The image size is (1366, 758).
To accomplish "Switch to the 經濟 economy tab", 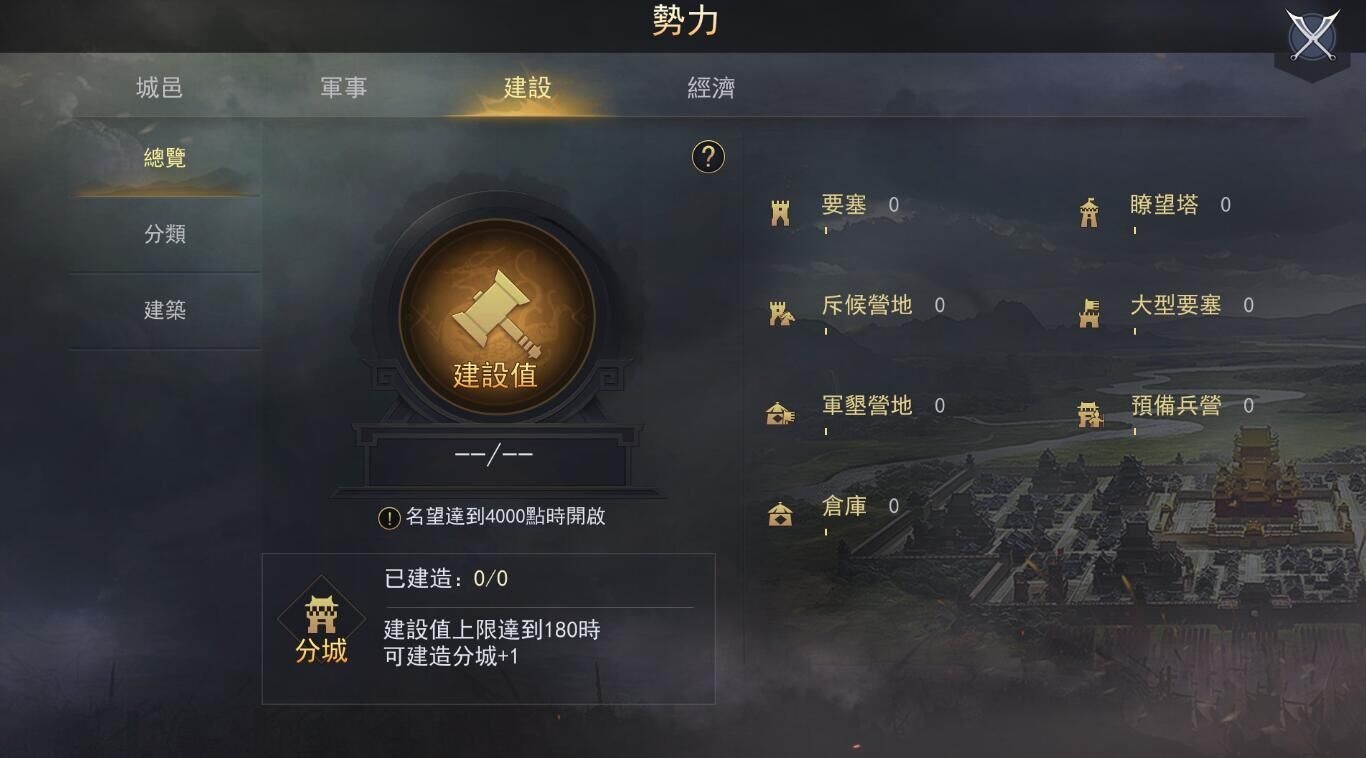I will (712, 88).
